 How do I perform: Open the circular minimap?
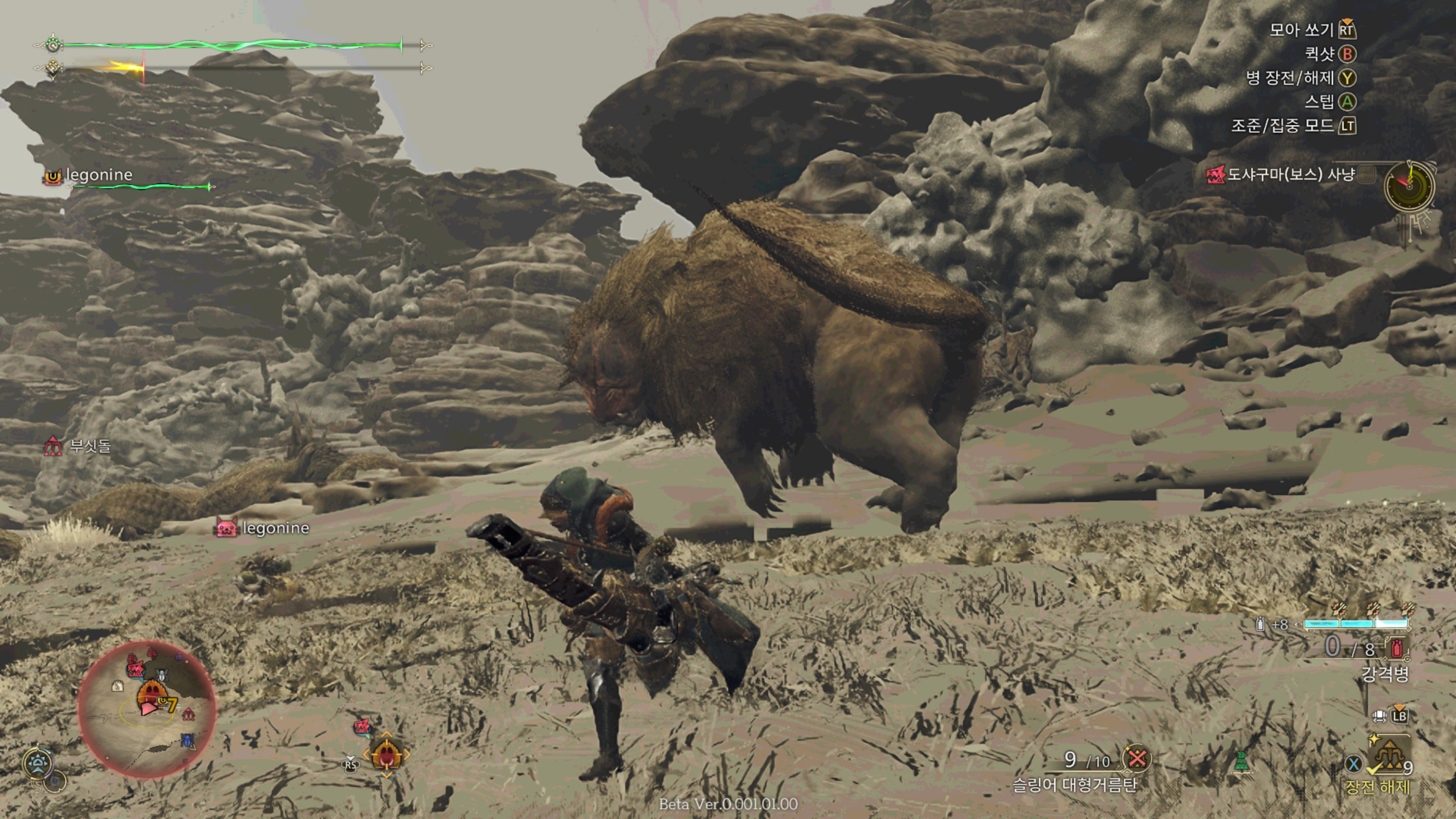(146, 709)
